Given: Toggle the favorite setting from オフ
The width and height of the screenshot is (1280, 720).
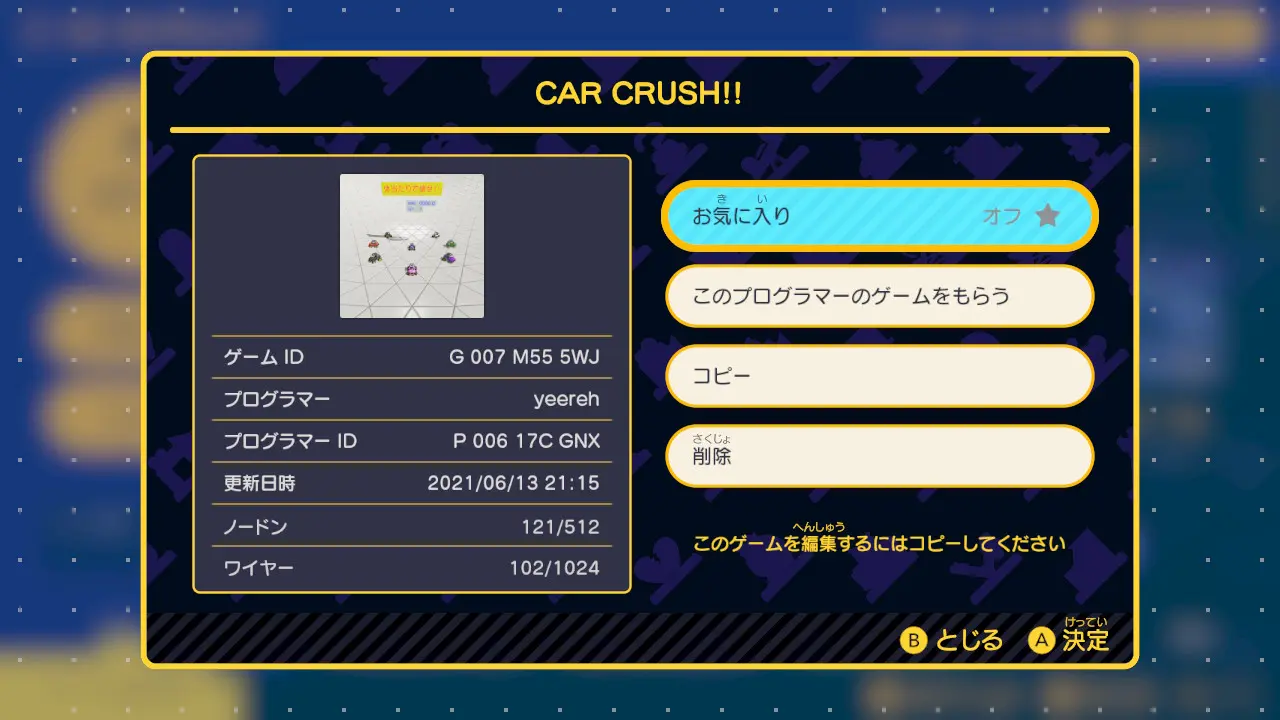Looking at the screenshot, I should [879, 215].
